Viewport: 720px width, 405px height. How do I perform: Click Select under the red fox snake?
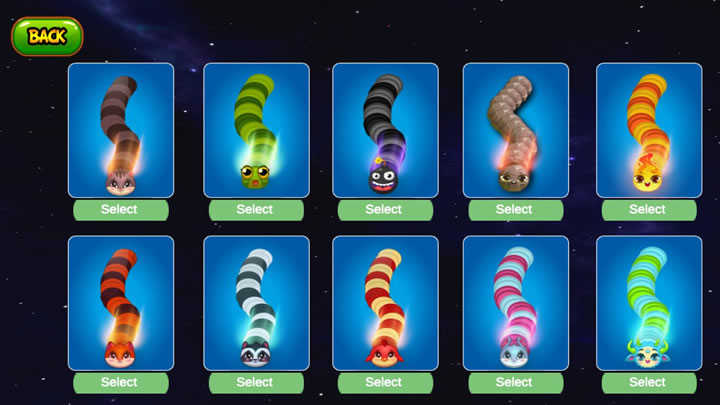tap(119, 382)
